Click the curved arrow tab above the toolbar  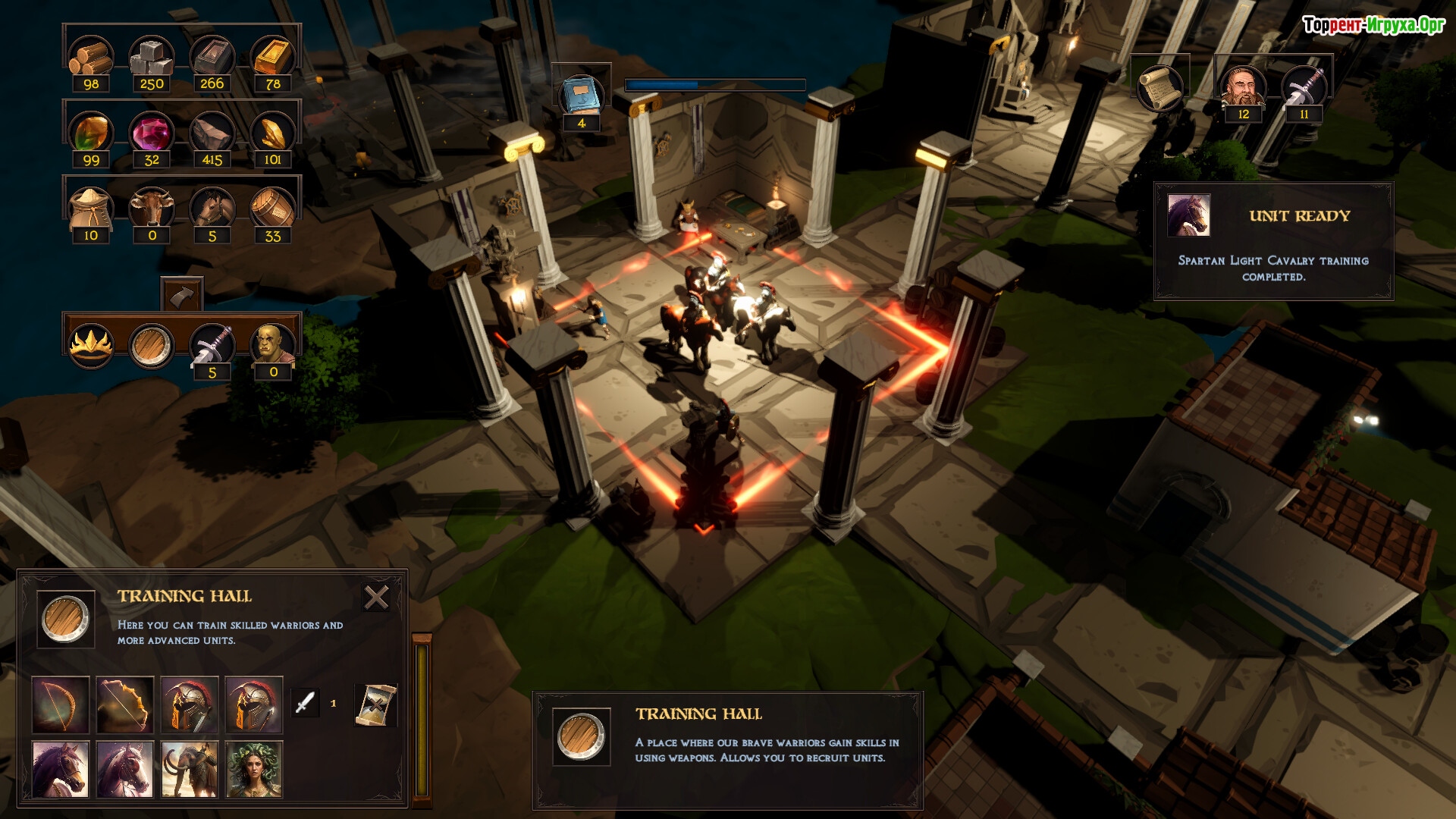[182, 295]
